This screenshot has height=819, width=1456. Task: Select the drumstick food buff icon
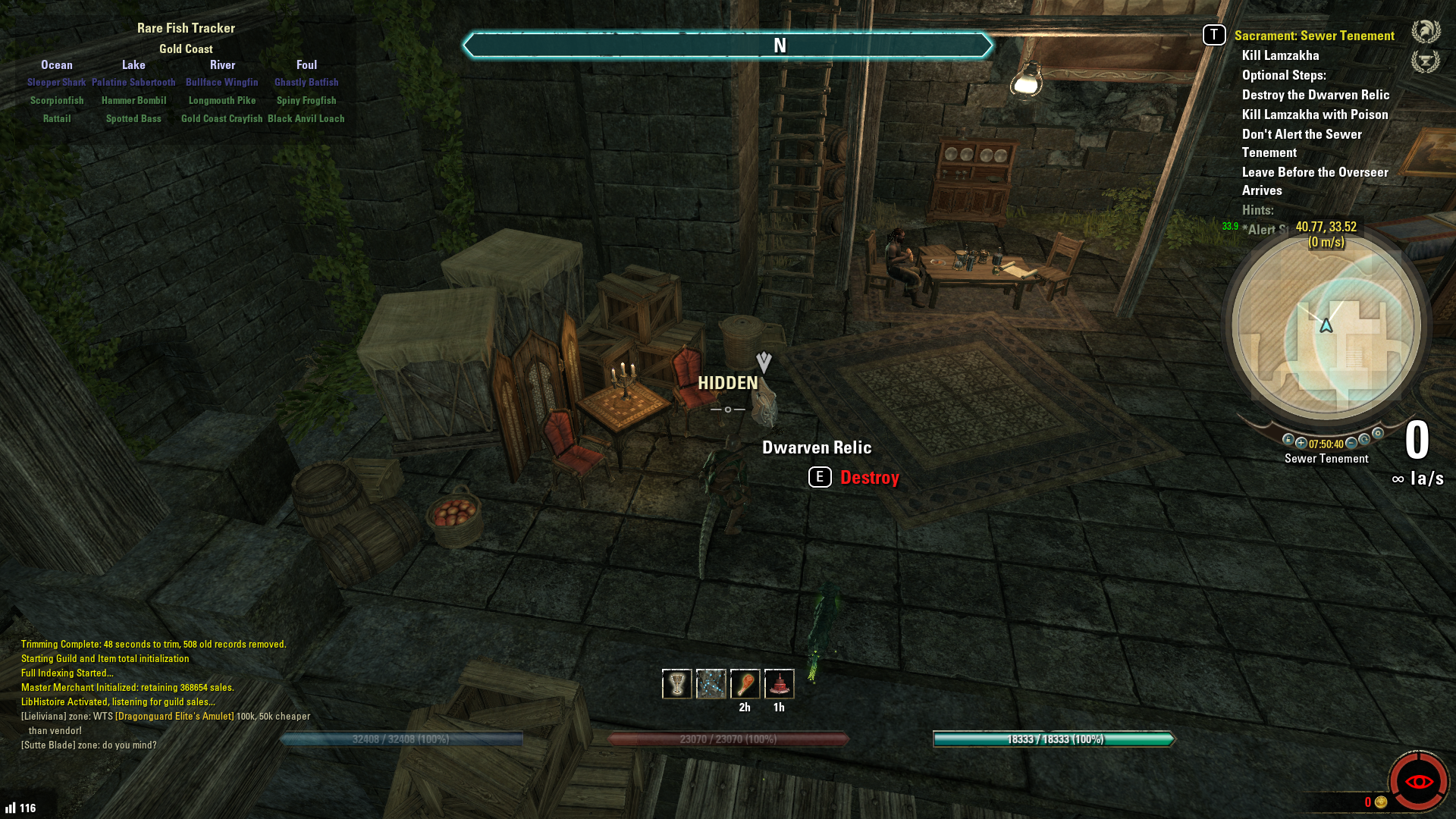point(745,684)
